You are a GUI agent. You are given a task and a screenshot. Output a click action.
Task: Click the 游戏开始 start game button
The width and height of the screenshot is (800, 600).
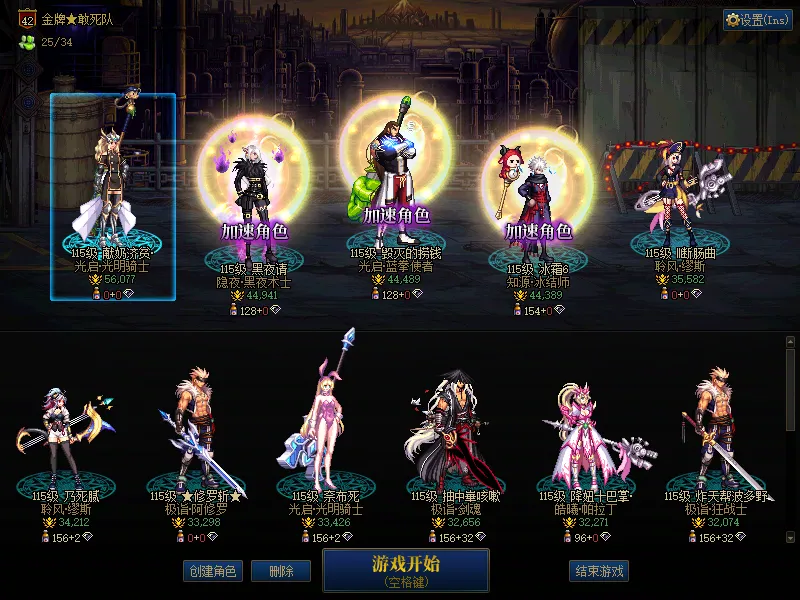405,569
